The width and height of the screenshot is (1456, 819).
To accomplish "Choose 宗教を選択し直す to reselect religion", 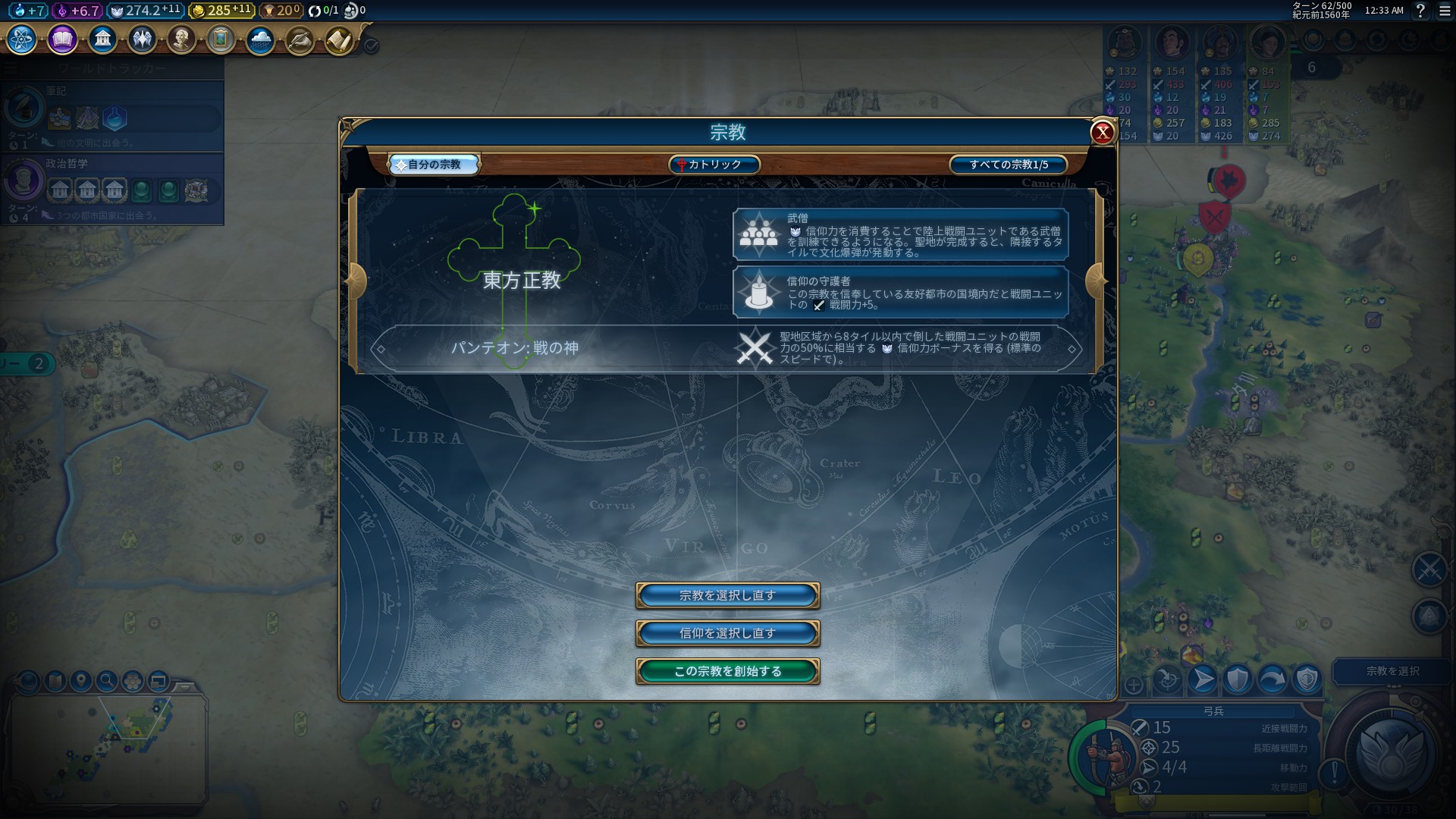I will click(x=727, y=595).
